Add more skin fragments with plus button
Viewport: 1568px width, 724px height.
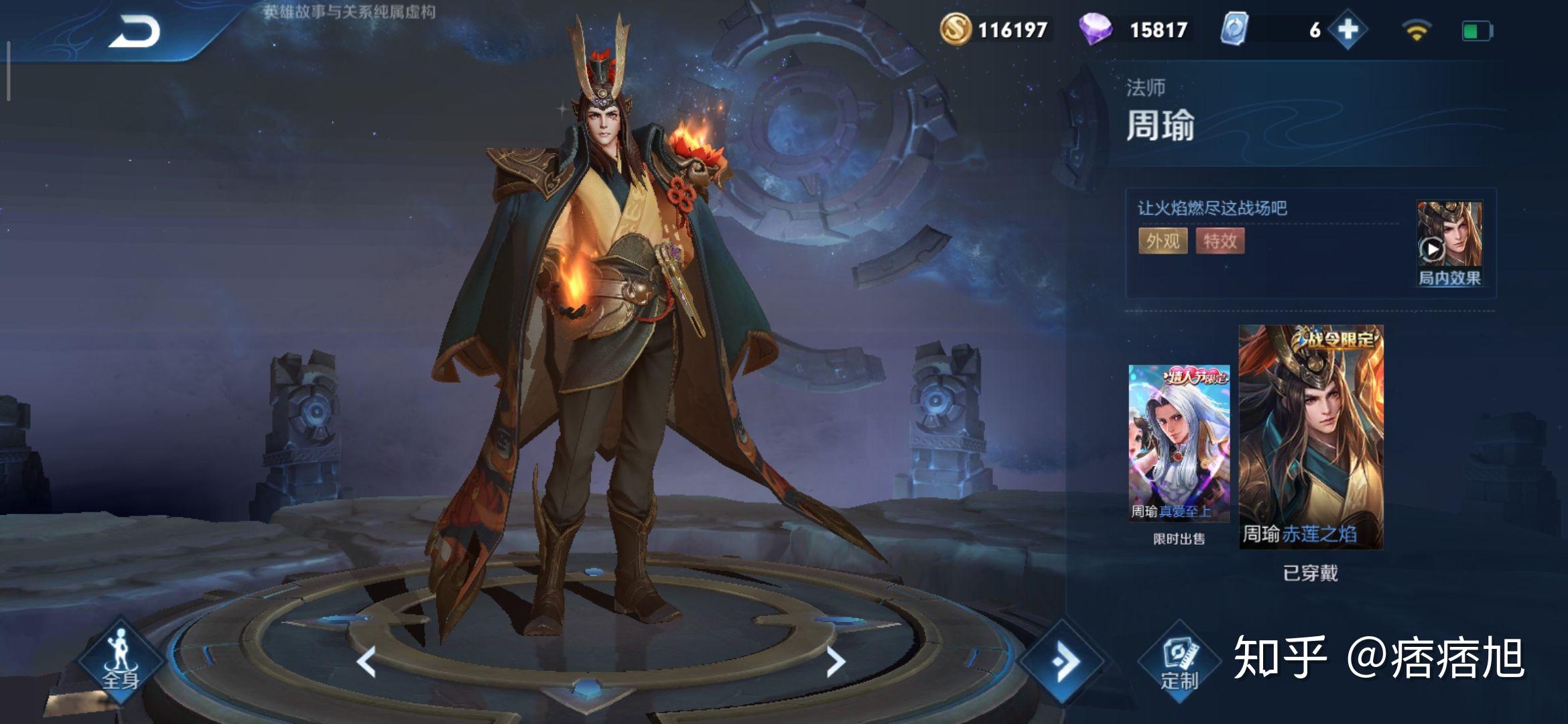click(1348, 29)
